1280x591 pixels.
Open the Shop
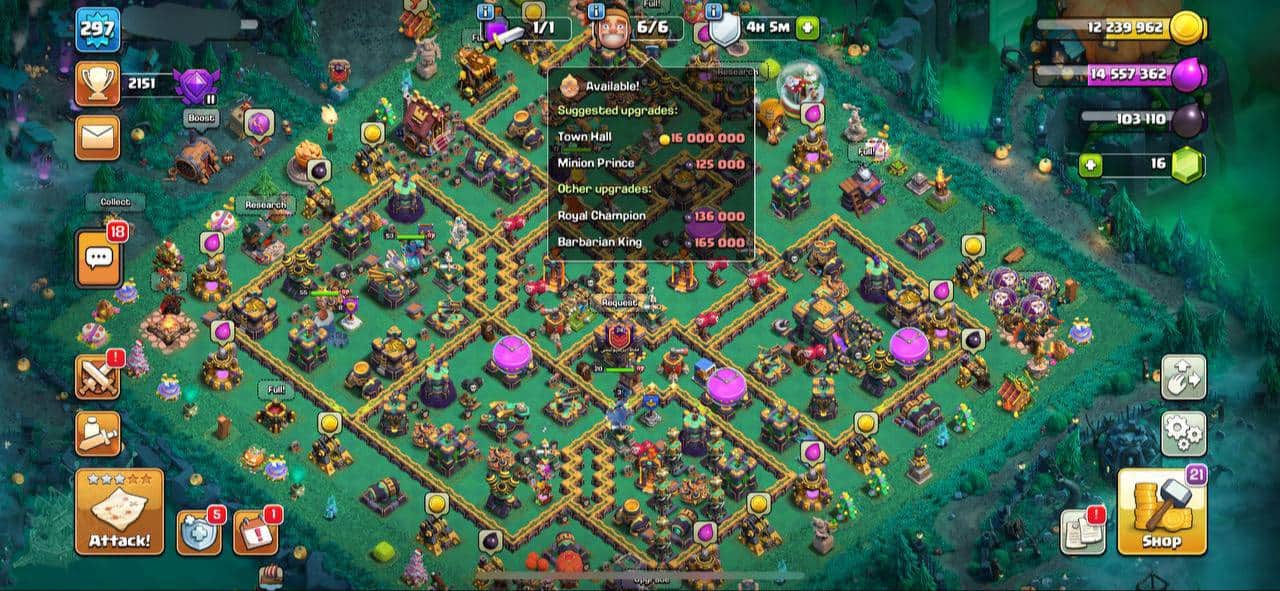[1161, 512]
